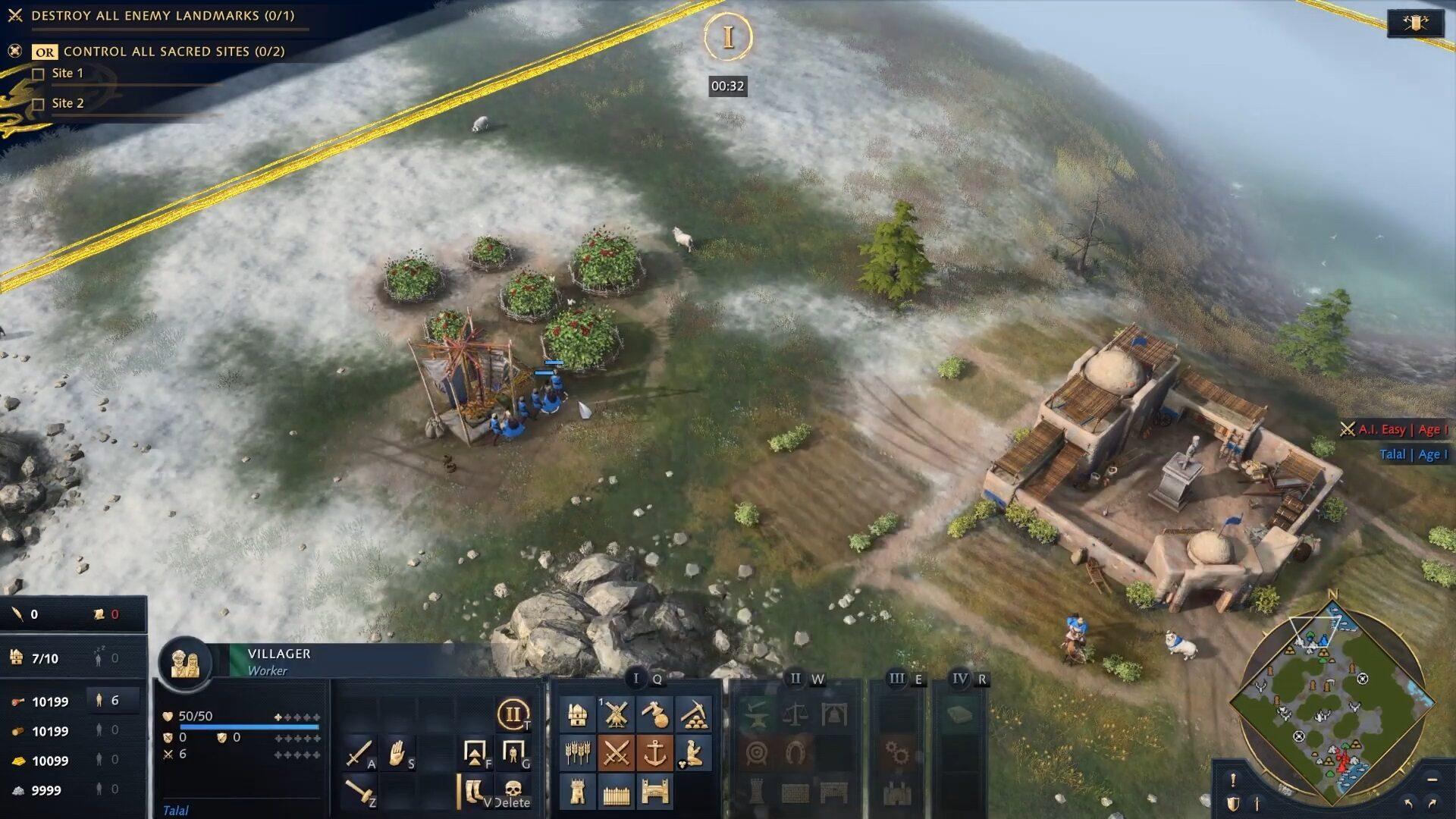Screen dimensions: 1456x819
Task: Select the Mining Camp pickaxe icon
Action: pyautogui.click(x=693, y=714)
